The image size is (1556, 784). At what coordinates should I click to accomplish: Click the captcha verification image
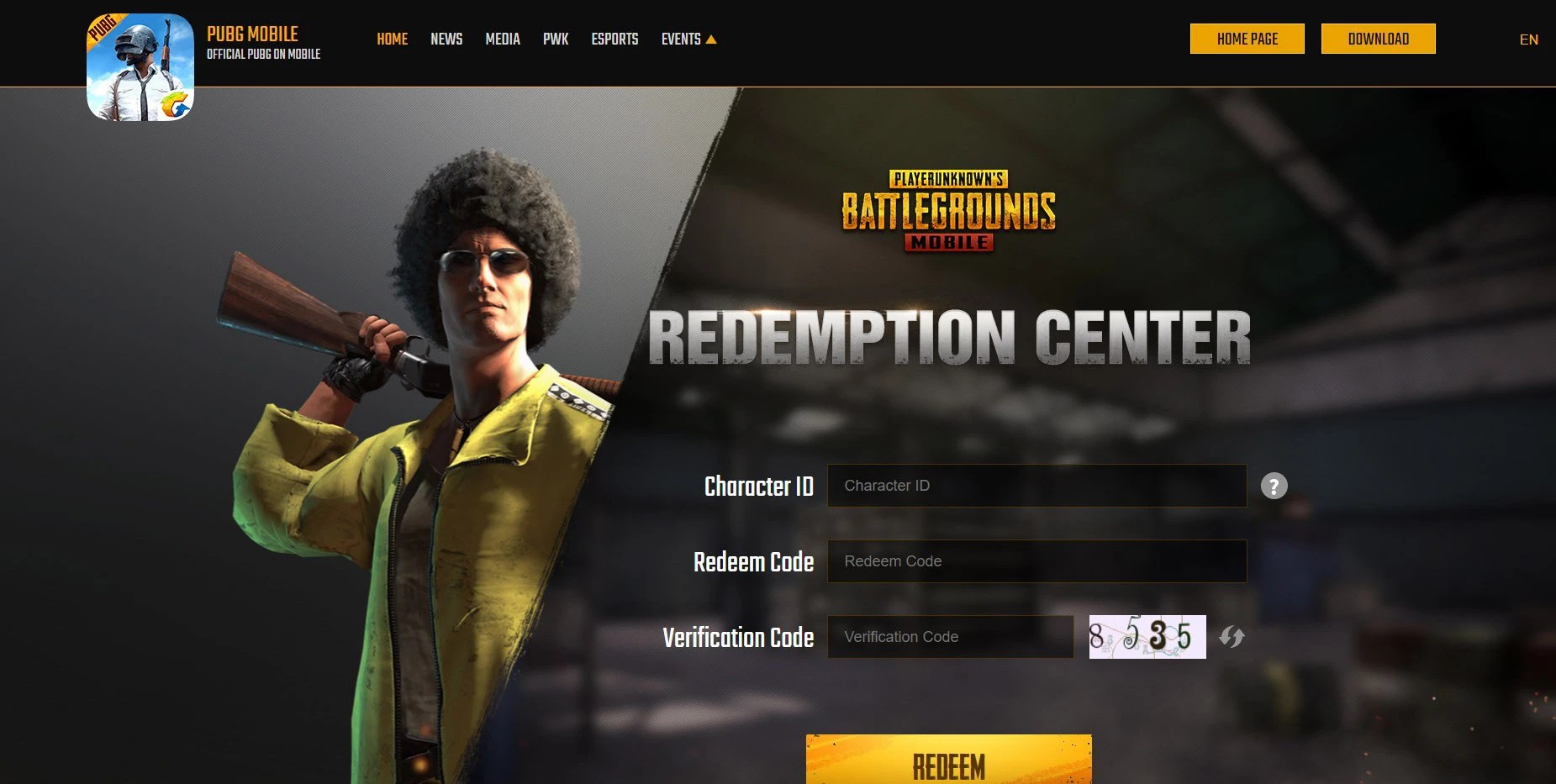(1147, 637)
